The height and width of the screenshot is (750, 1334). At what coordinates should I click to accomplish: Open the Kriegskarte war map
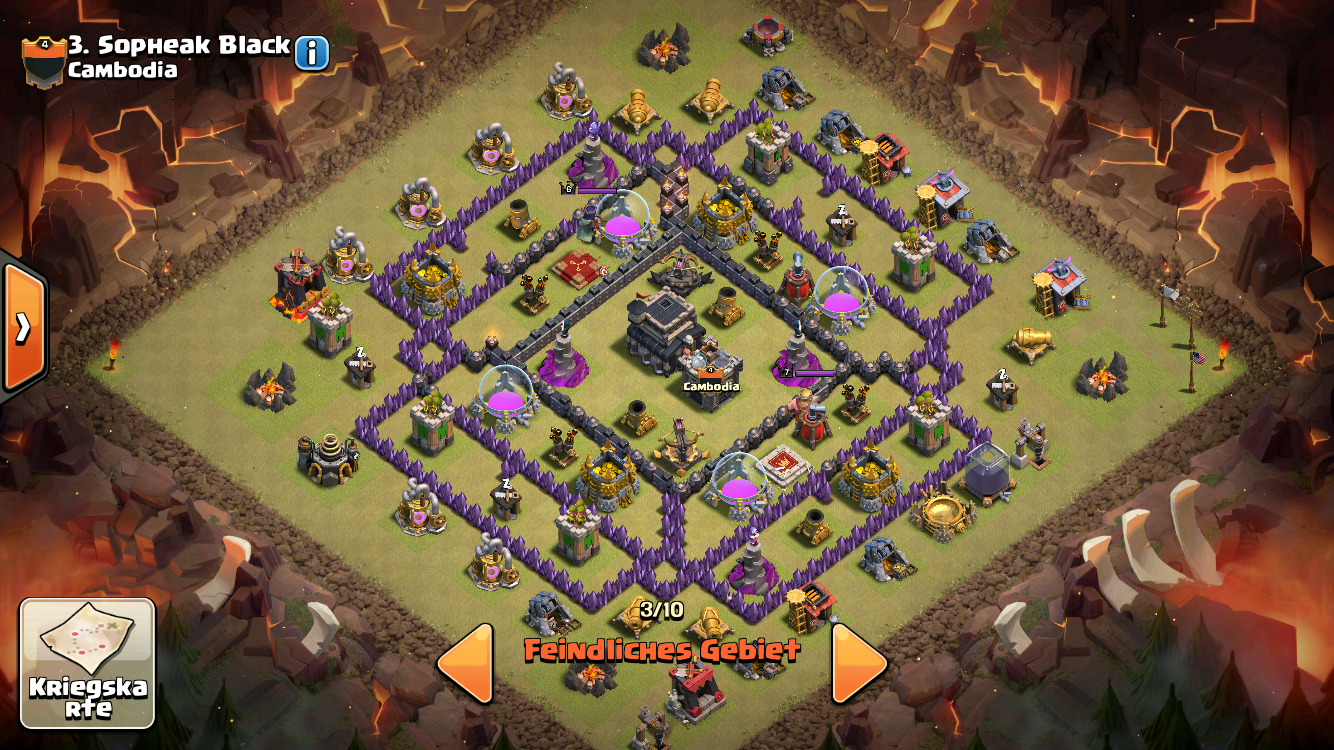(88, 663)
